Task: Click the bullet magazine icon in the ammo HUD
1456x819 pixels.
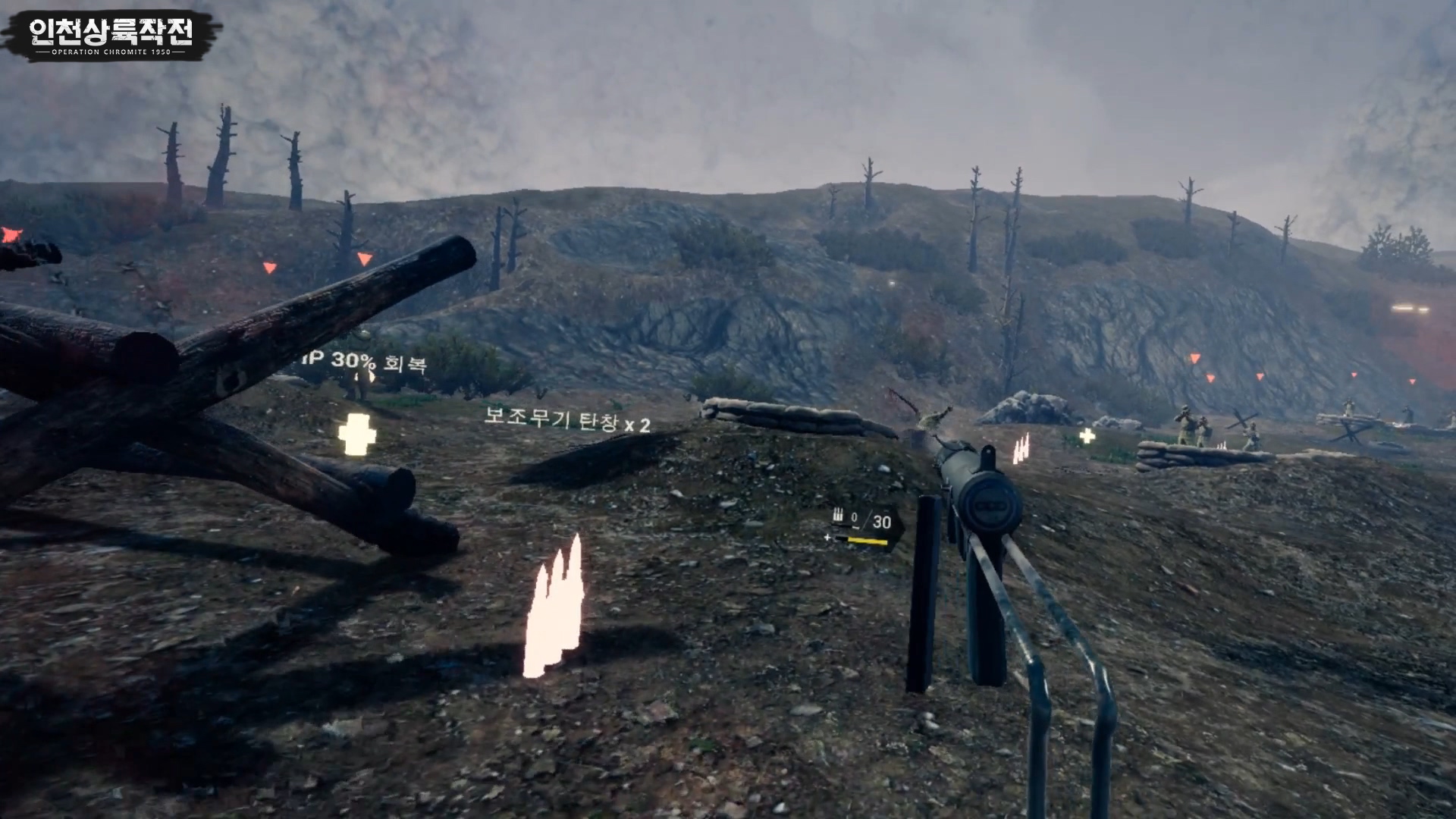Action: point(839,515)
